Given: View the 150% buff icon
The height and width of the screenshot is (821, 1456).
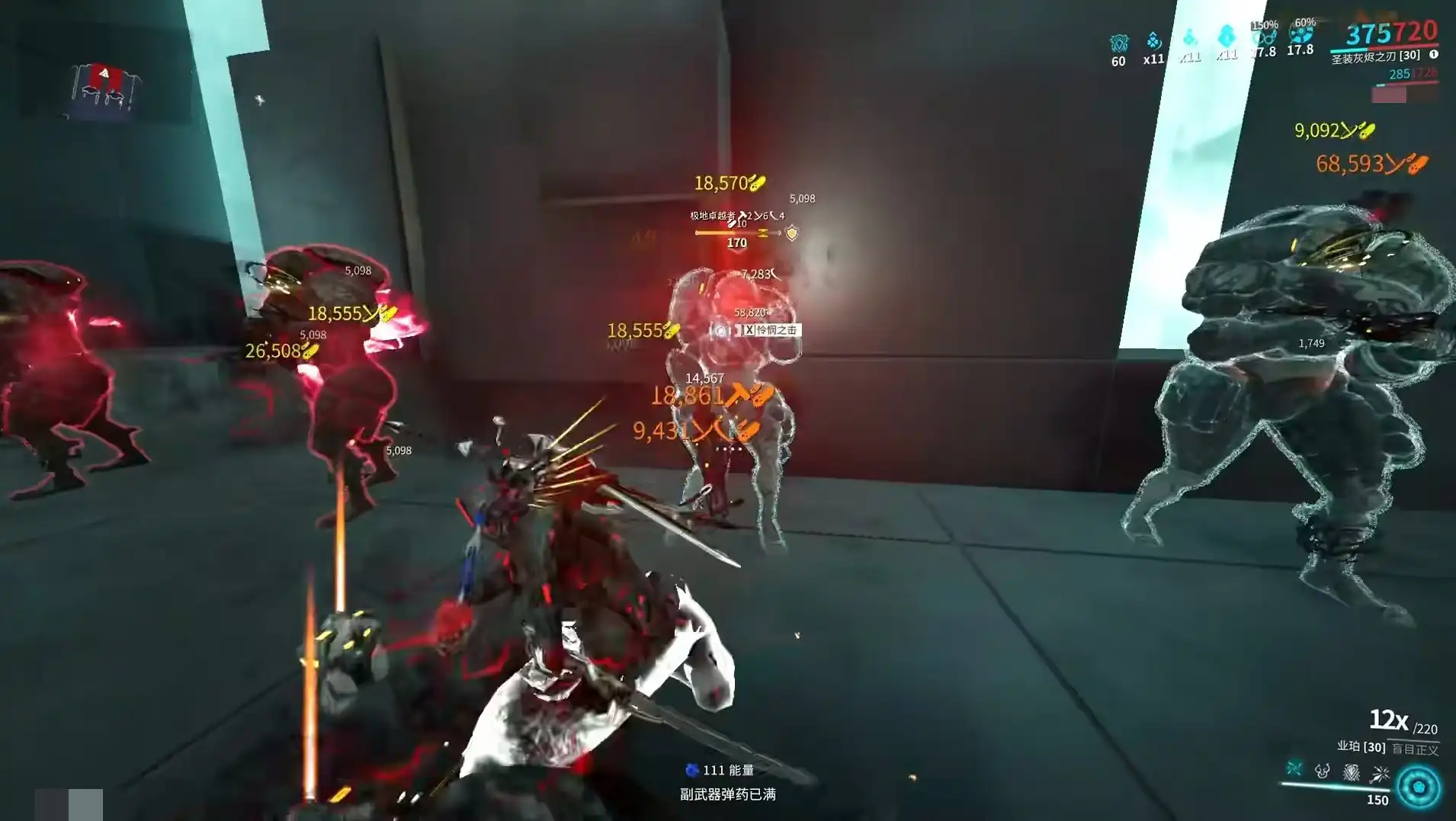Looking at the screenshot, I should click(x=1263, y=36).
